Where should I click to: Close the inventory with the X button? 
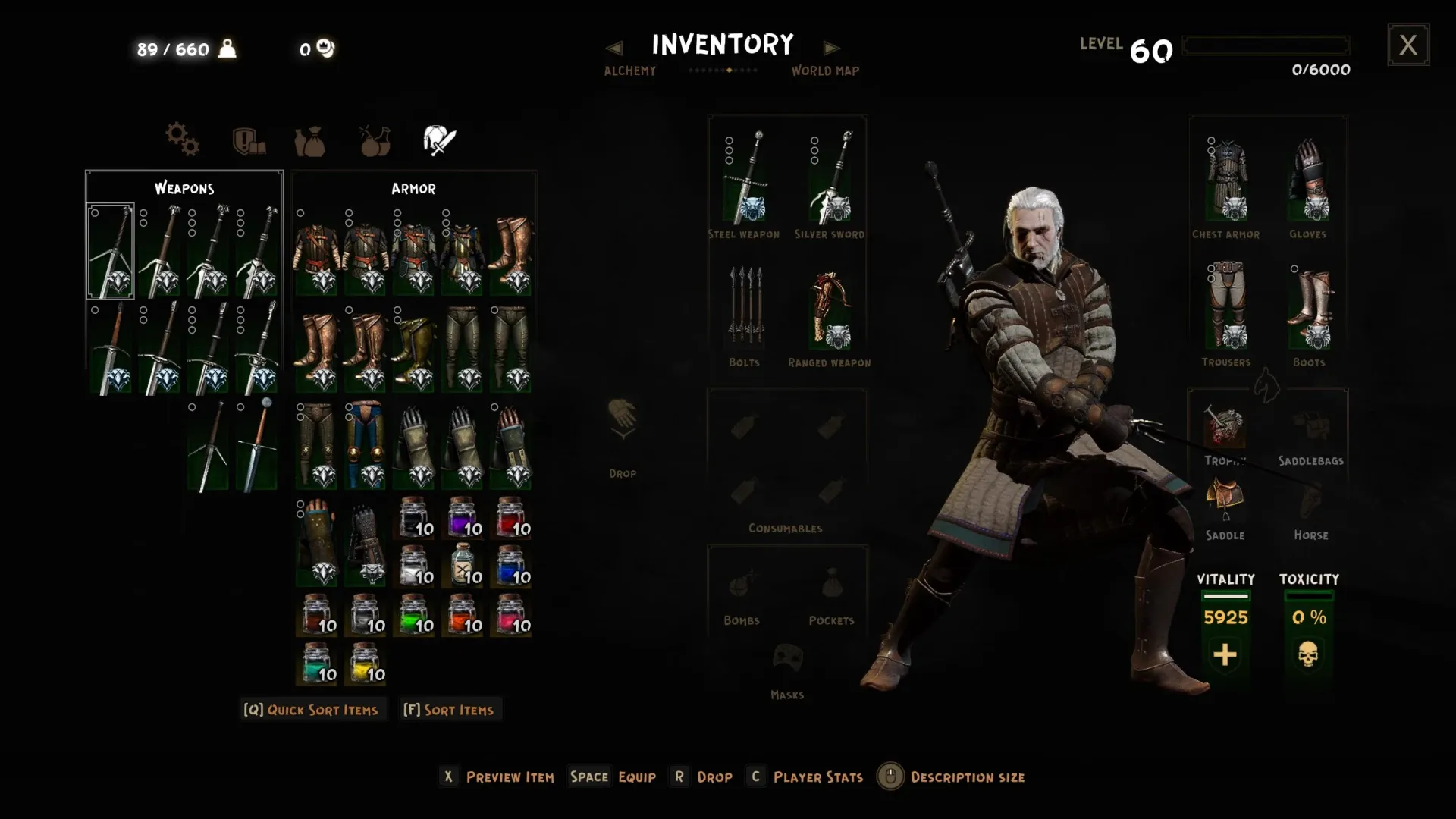(x=1408, y=45)
